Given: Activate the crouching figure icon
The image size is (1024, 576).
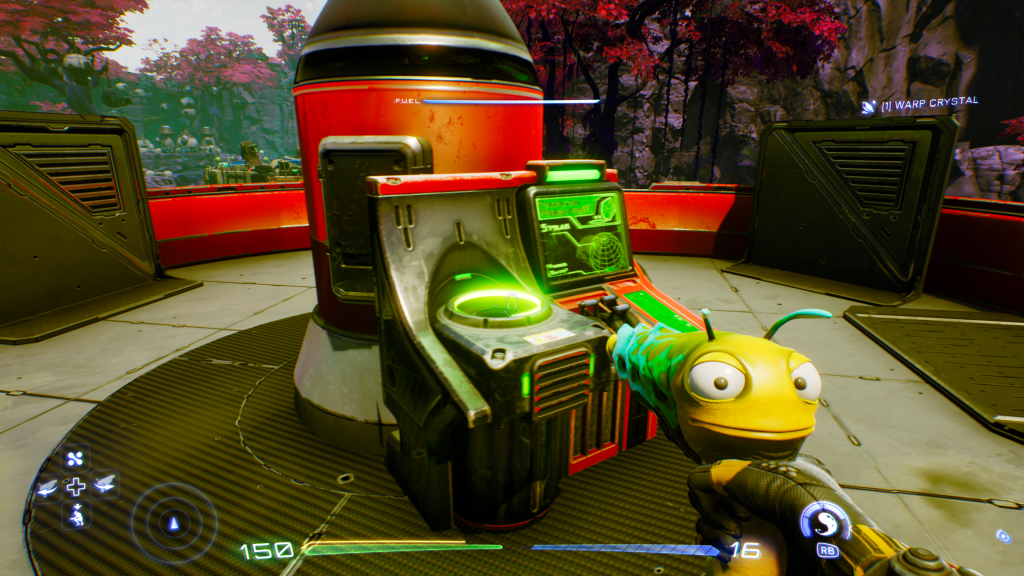Looking at the screenshot, I should [76, 515].
